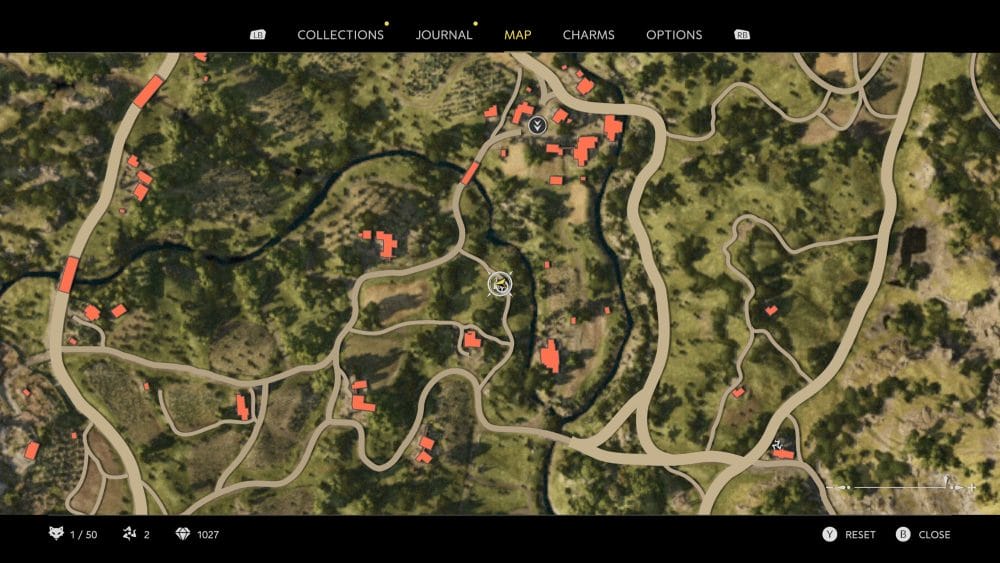This screenshot has height=563, width=1000.
Task: Switch to the Journal tab
Action: pos(444,35)
